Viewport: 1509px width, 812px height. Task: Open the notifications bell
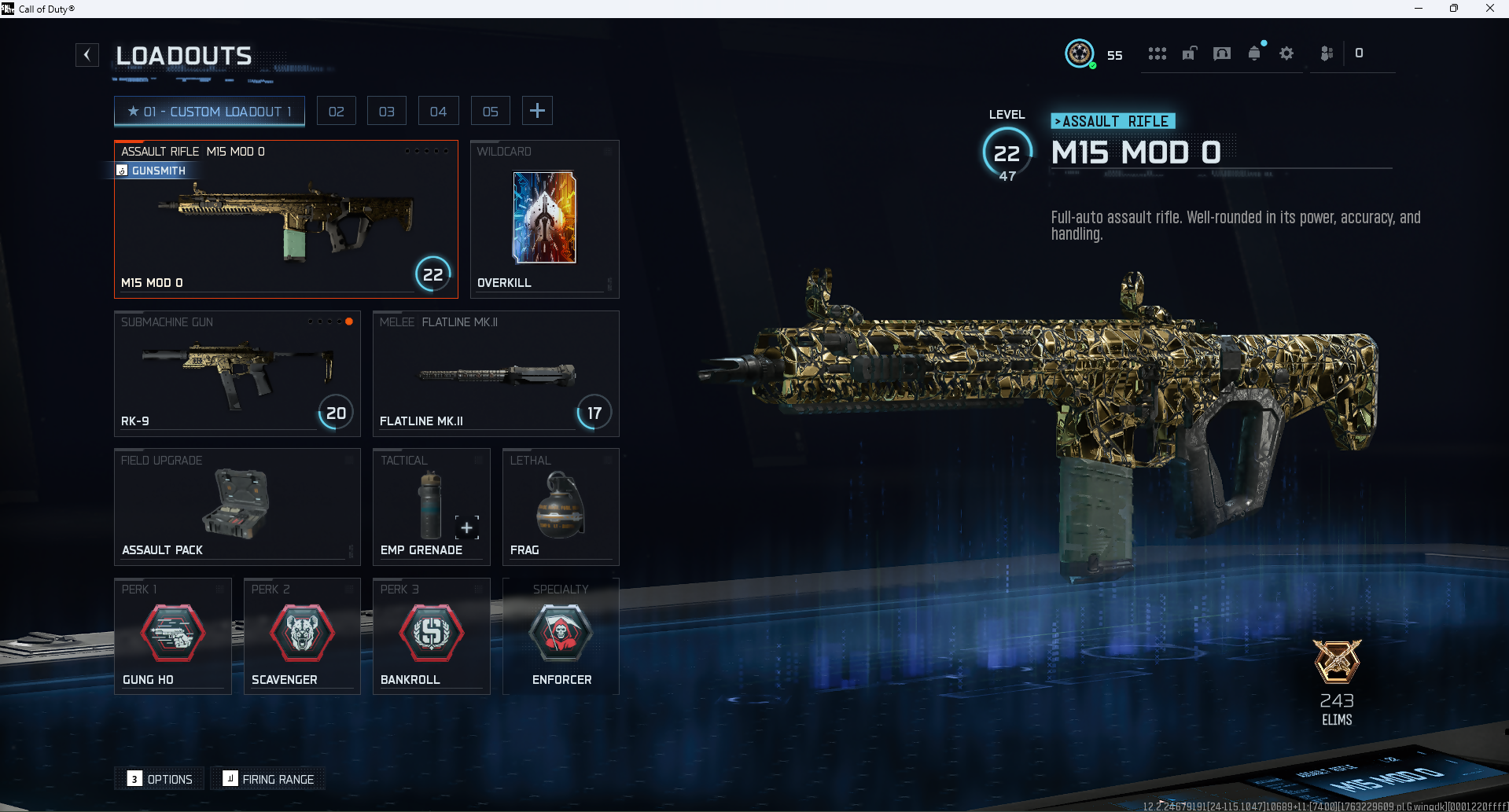point(1254,53)
